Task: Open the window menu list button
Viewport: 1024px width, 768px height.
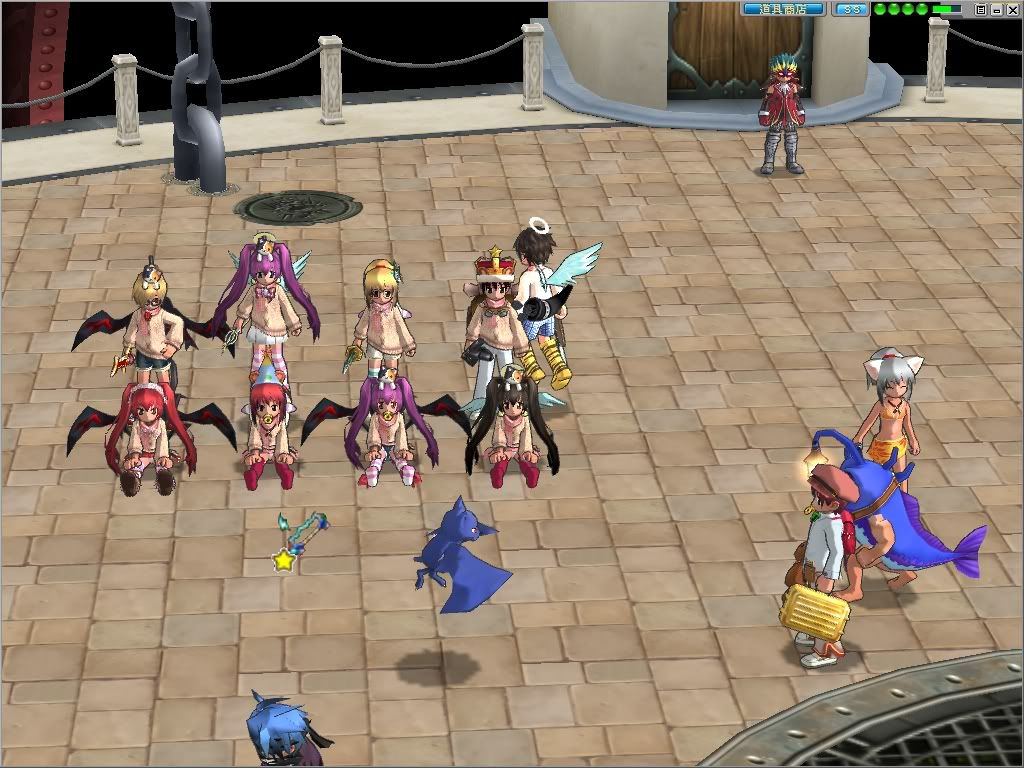Action: coord(981,10)
